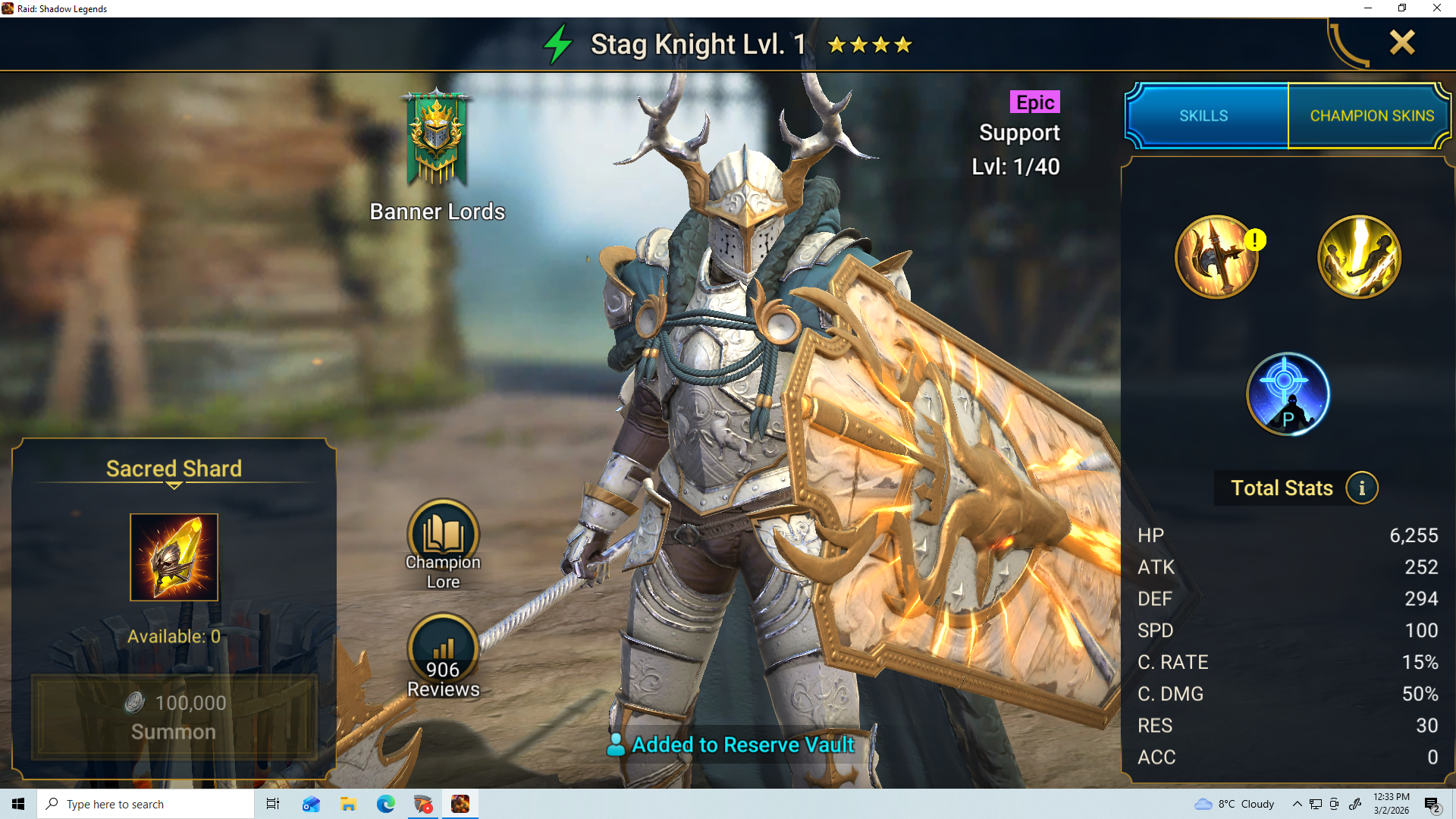Open the Champion Skins tab
This screenshot has height=819, width=1456.
click(1371, 116)
